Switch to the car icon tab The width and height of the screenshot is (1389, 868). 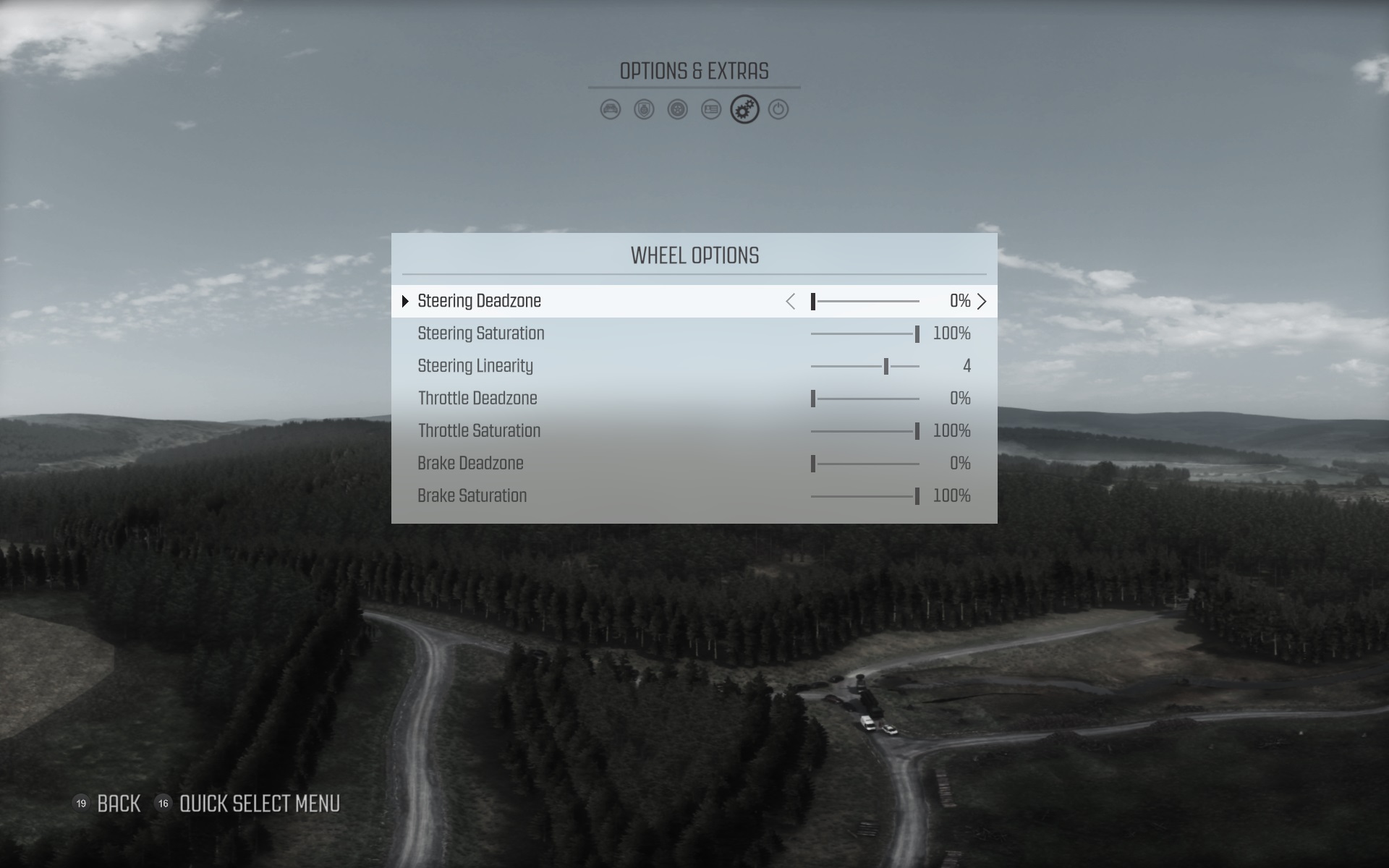(611, 110)
